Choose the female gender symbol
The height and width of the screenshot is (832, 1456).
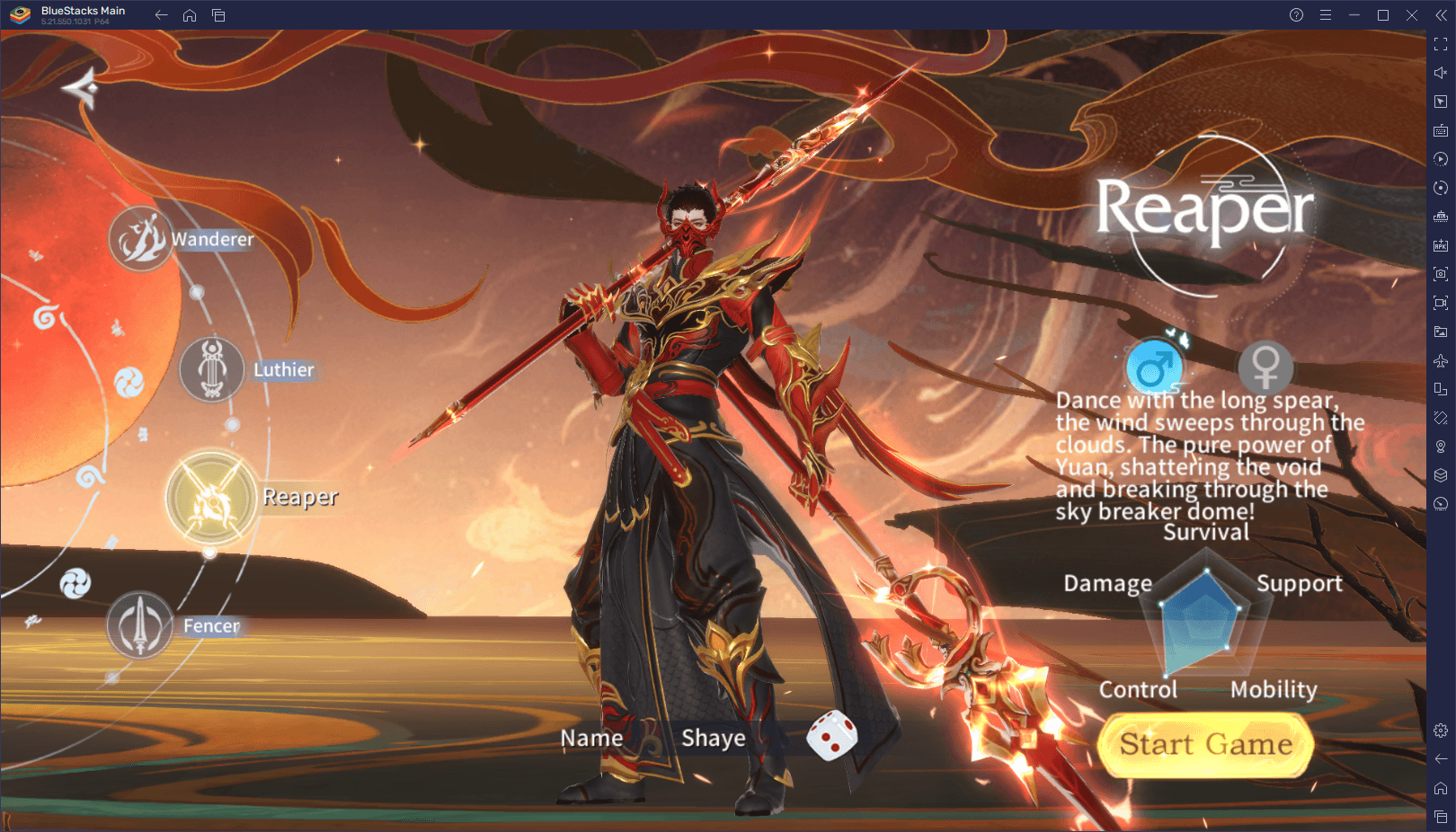tap(1265, 367)
